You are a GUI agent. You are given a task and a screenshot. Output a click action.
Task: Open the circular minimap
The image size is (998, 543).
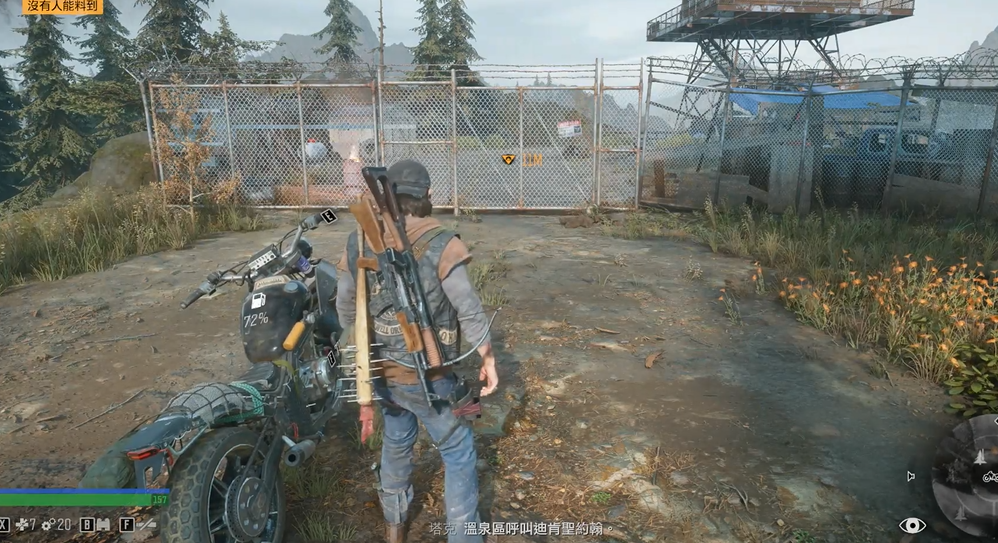click(x=968, y=476)
